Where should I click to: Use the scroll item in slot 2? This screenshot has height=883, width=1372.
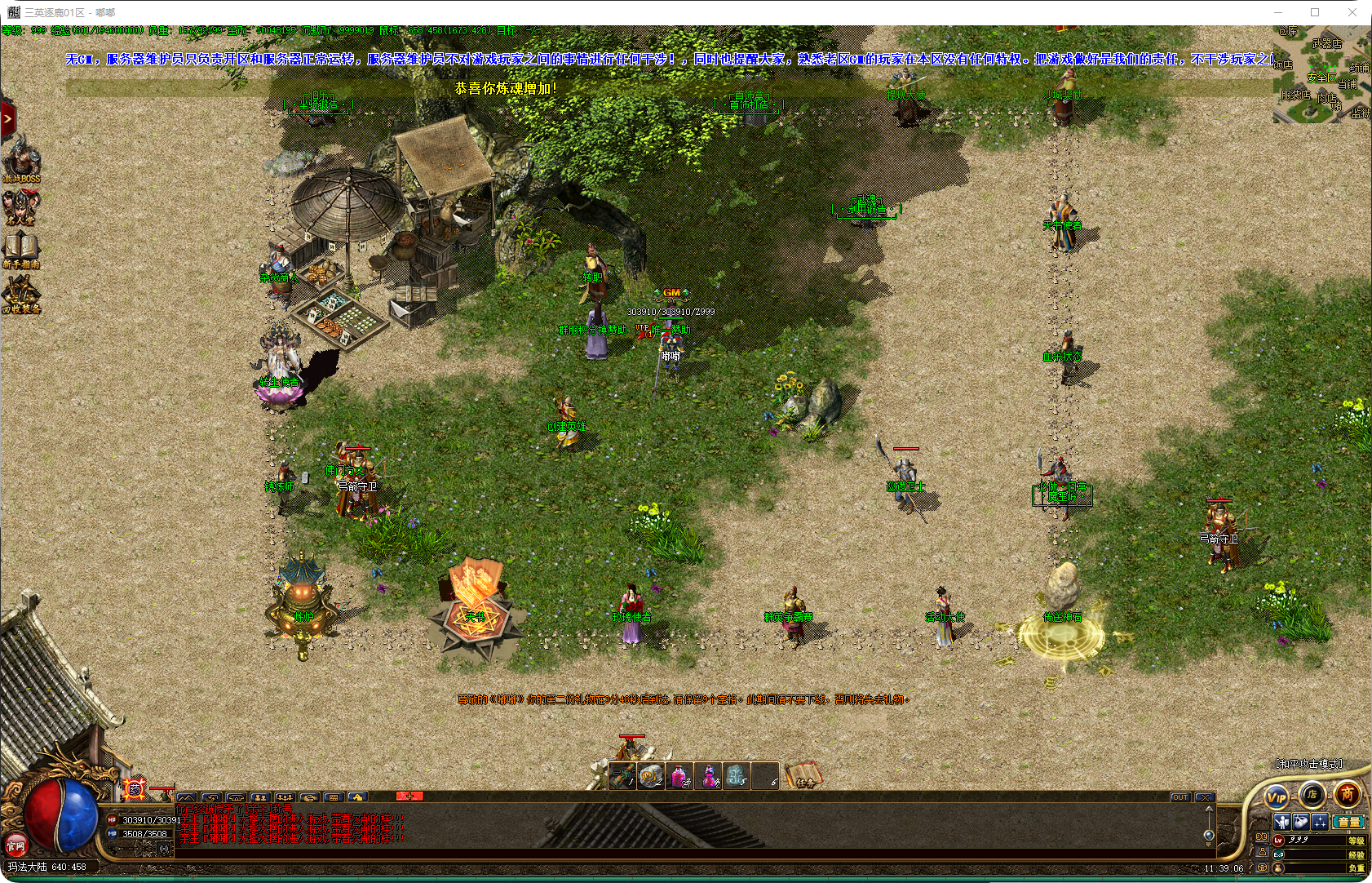(x=650, y=775)
